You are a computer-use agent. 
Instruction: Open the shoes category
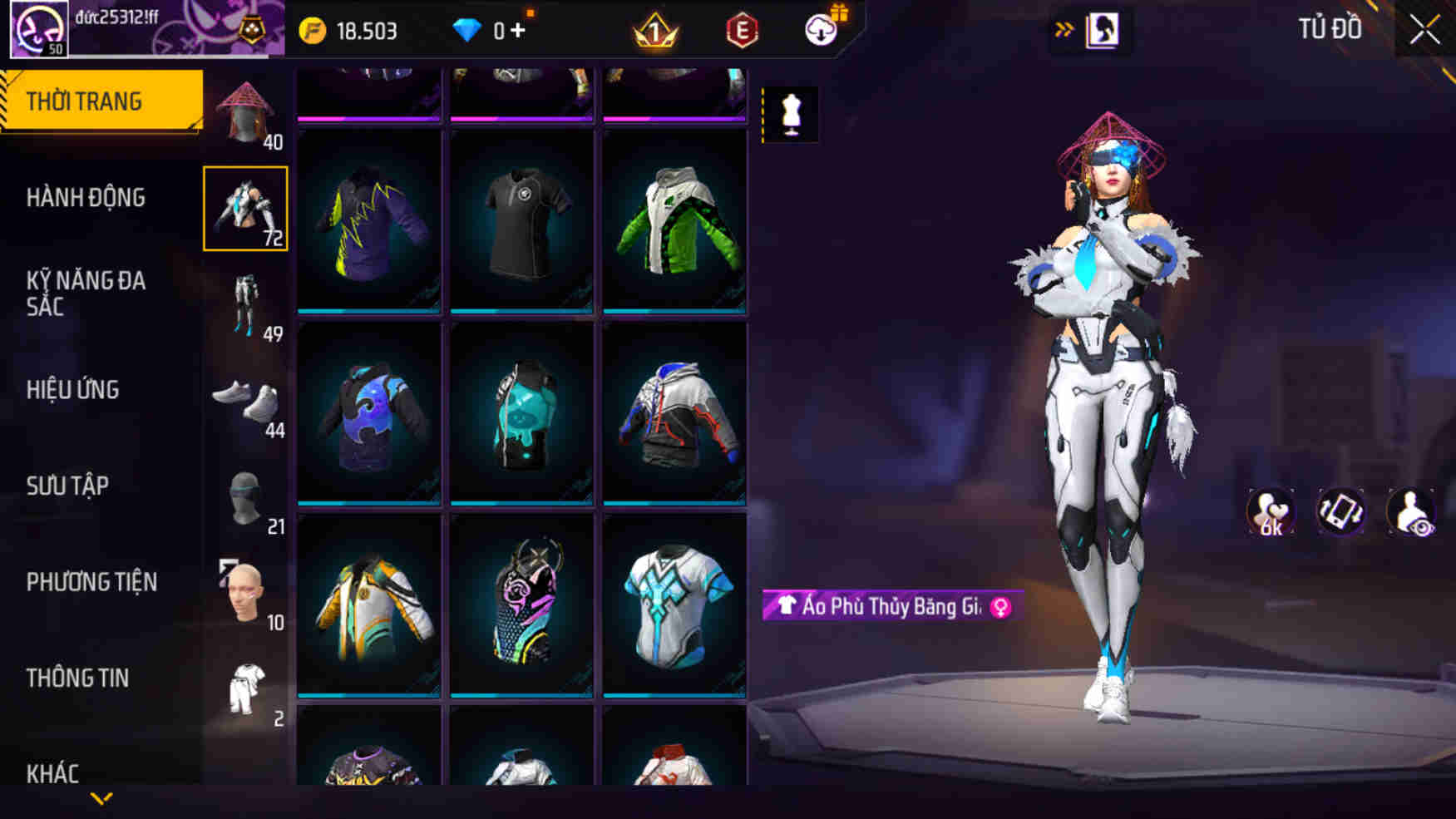(245, 402)
